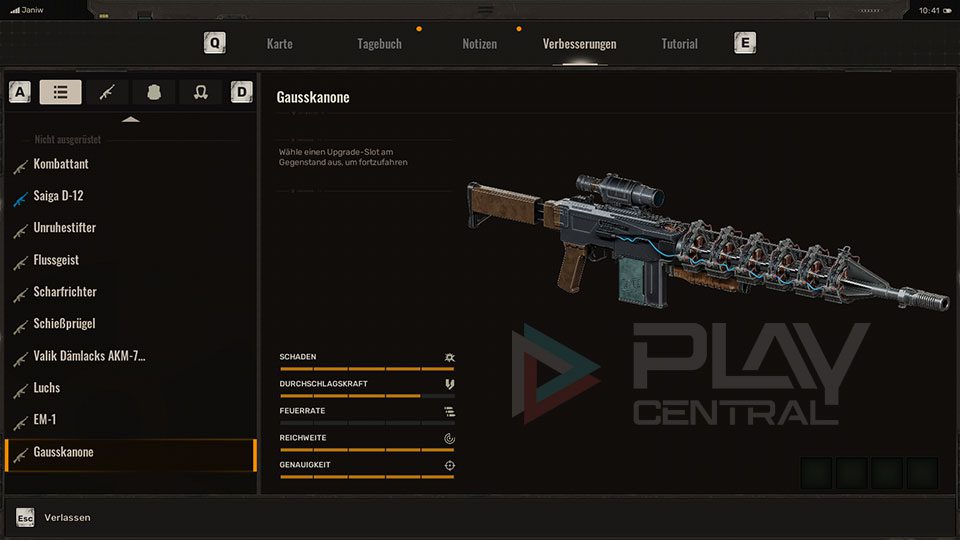The width and height of the screenshot is (960, 540).
Task: Open the Karte tab
Action: 279,44
